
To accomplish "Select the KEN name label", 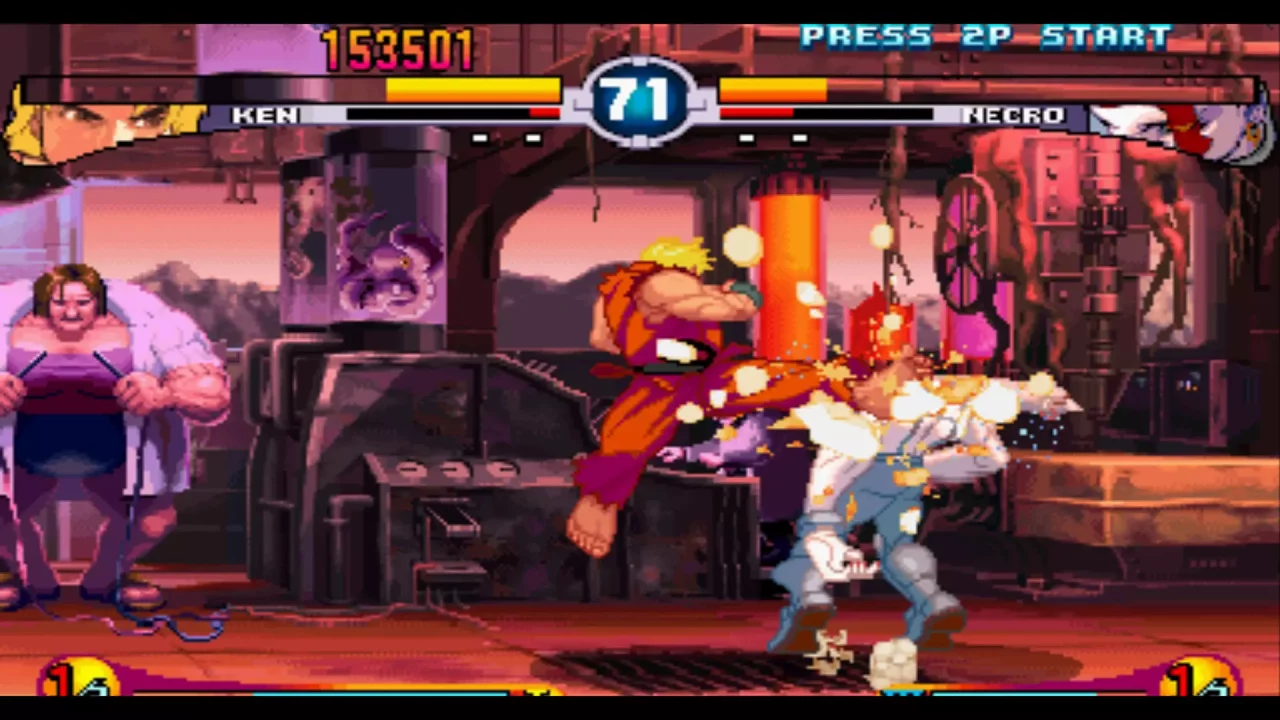I will click(x=263, y=115).
